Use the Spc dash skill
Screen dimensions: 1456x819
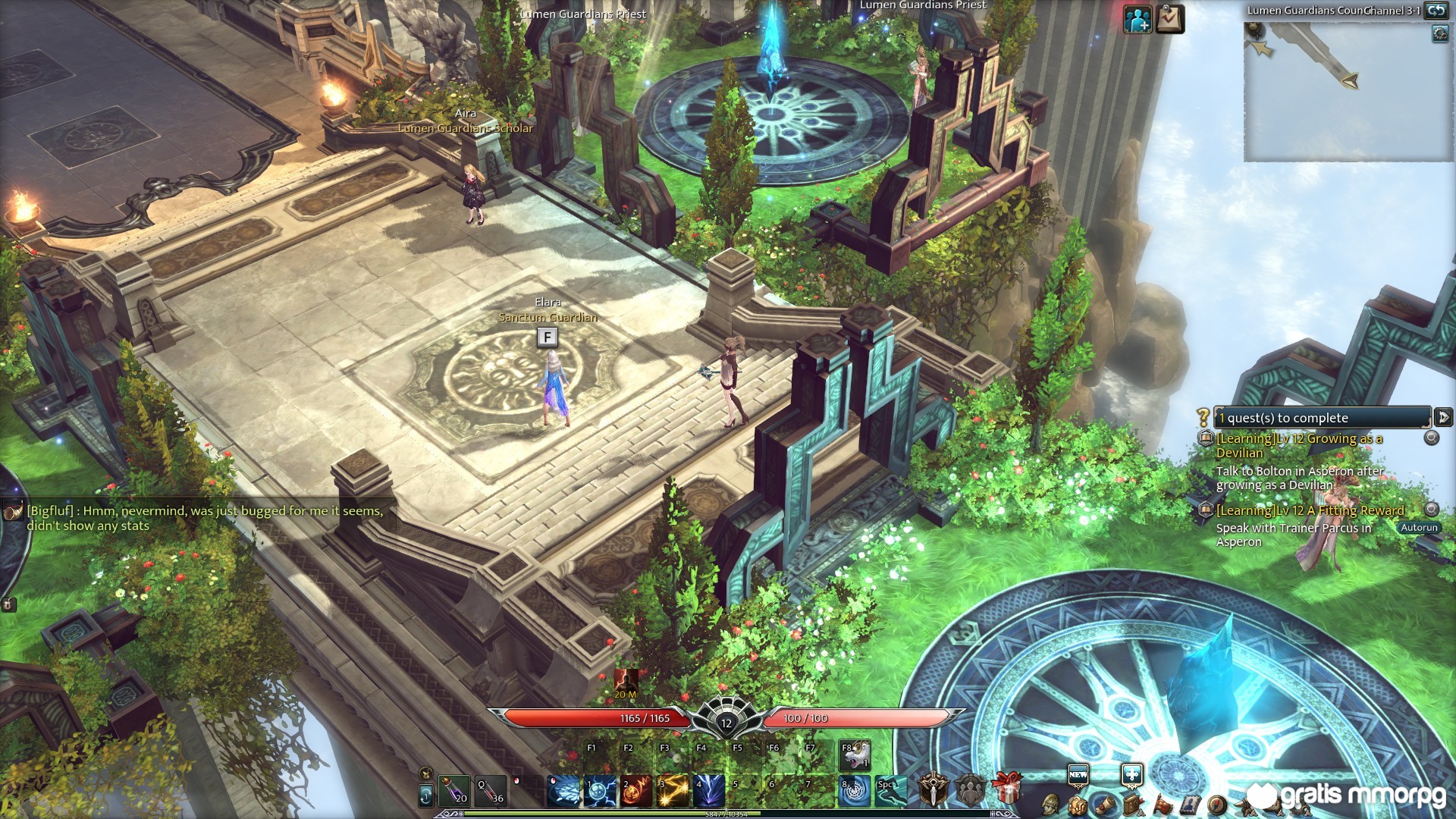coord(890,790)
